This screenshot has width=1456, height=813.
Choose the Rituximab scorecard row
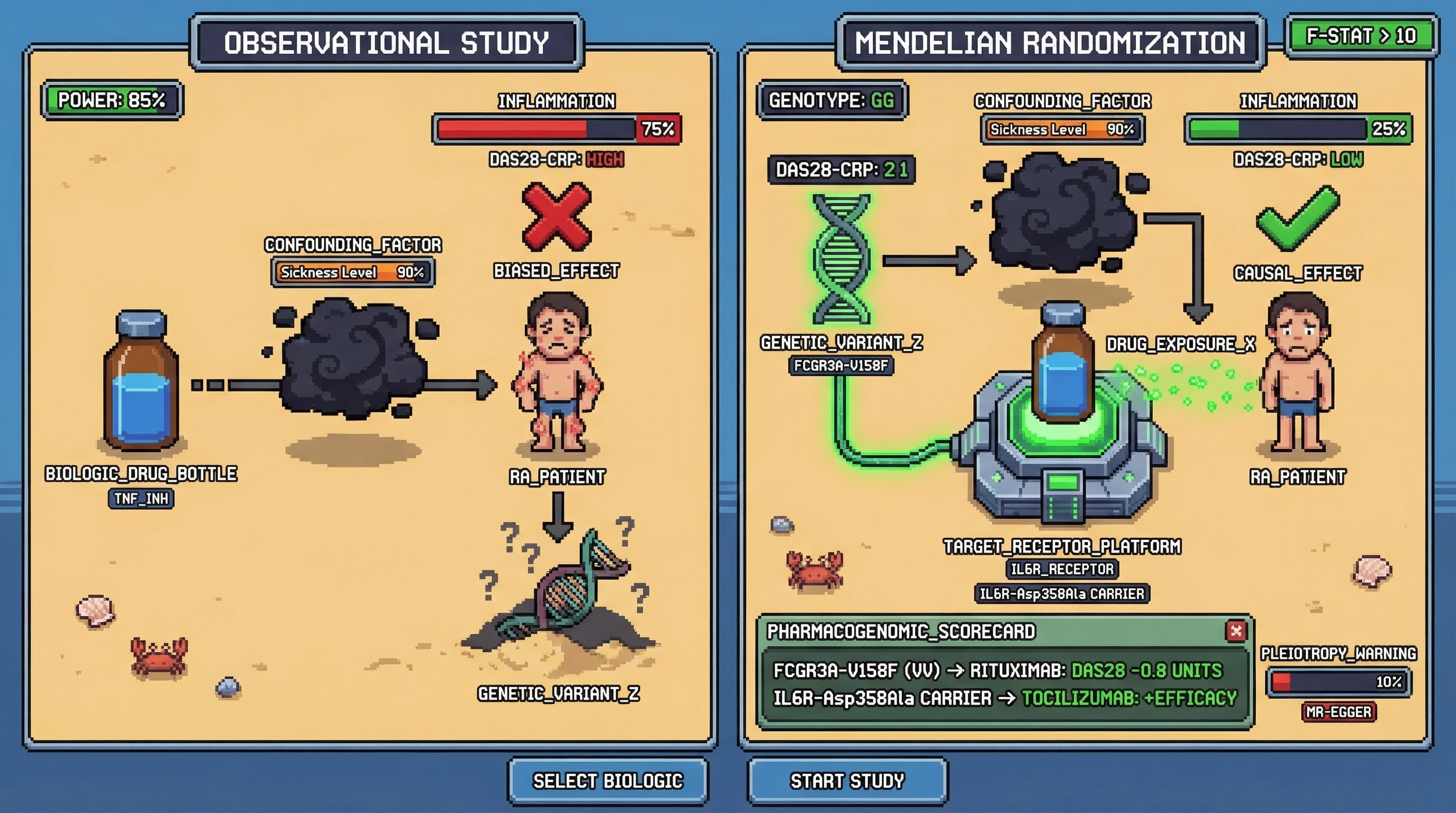pos(998,671)
